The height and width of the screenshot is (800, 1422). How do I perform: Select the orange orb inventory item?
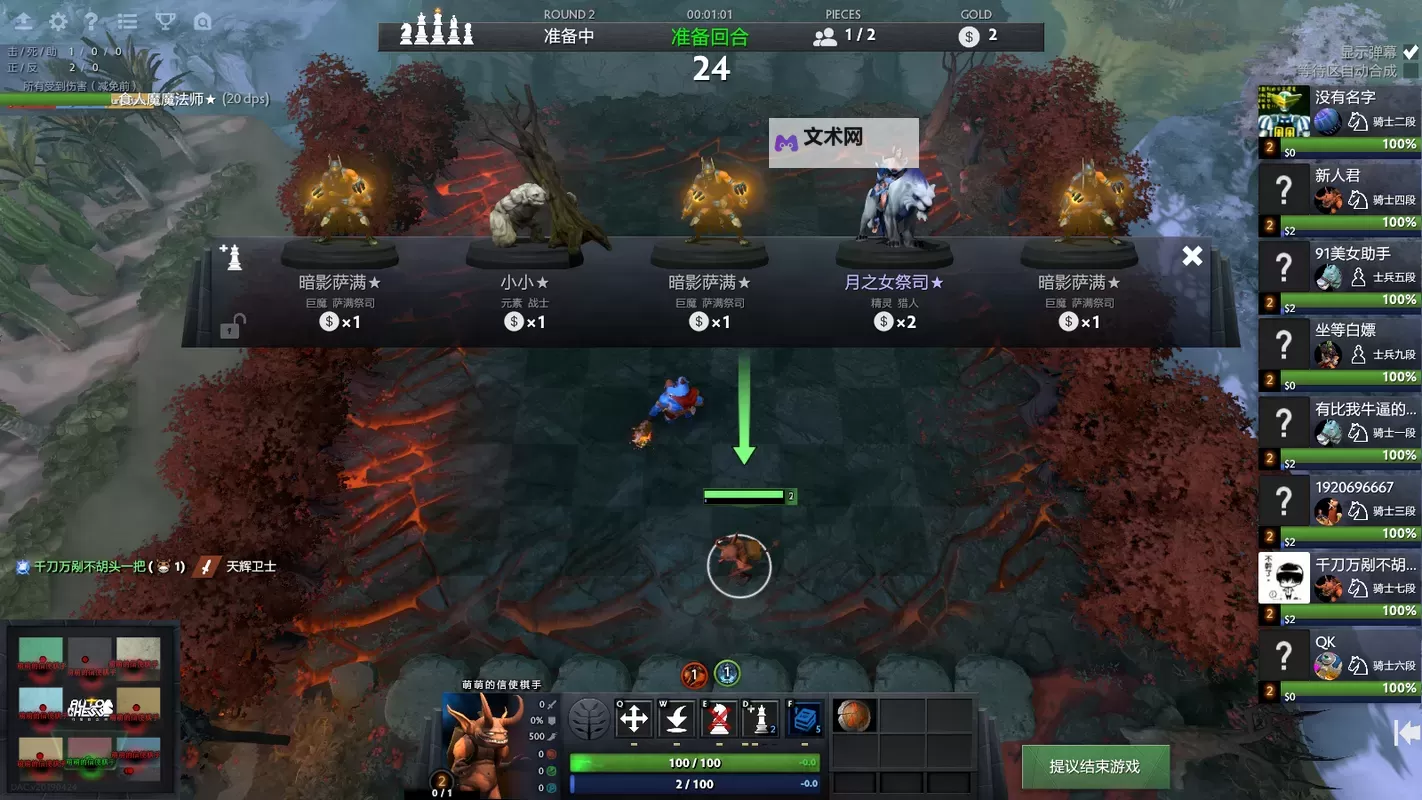(x=853, y=716)
